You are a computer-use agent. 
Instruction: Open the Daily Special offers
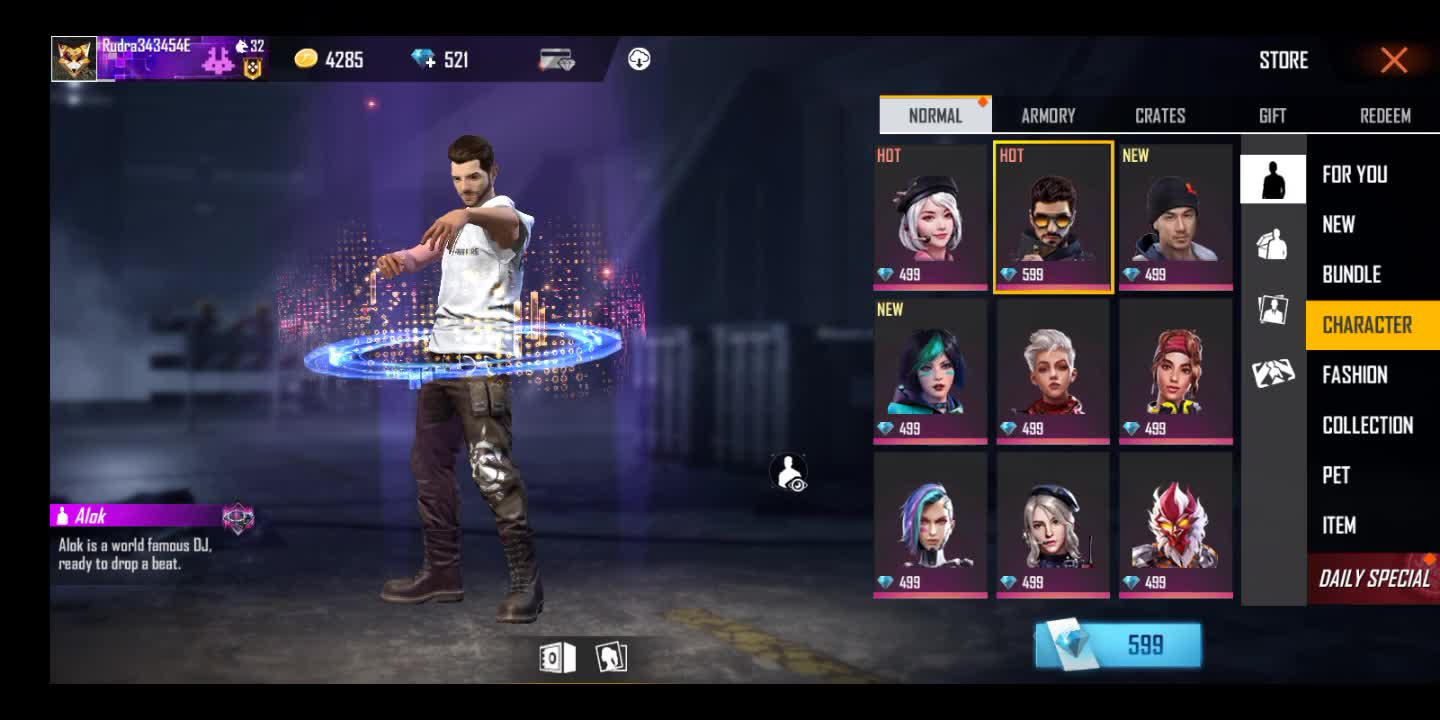coord(1374,578)
